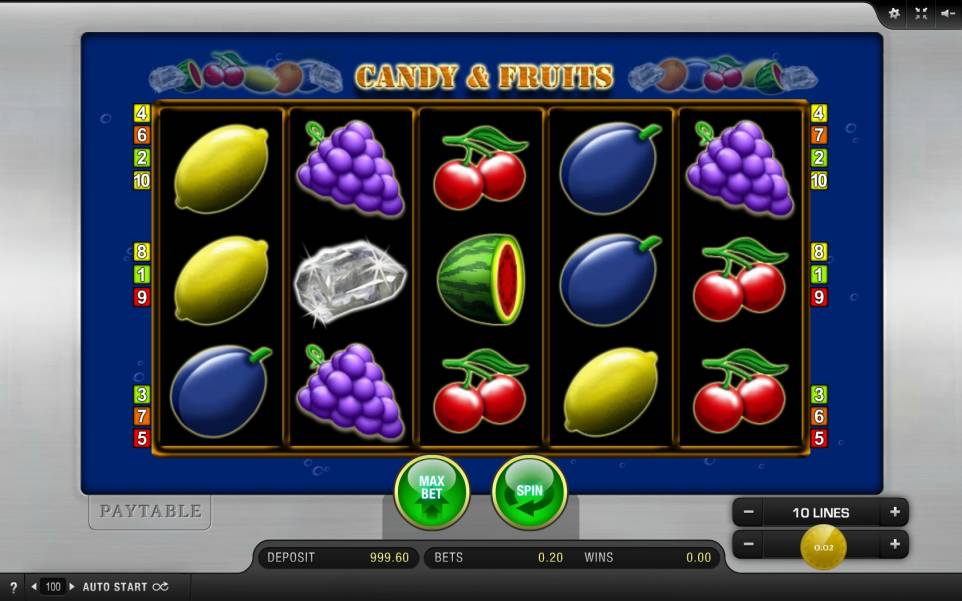Open the PAYTABLE
Screen dimensions: 962x601
pos(150,511)
